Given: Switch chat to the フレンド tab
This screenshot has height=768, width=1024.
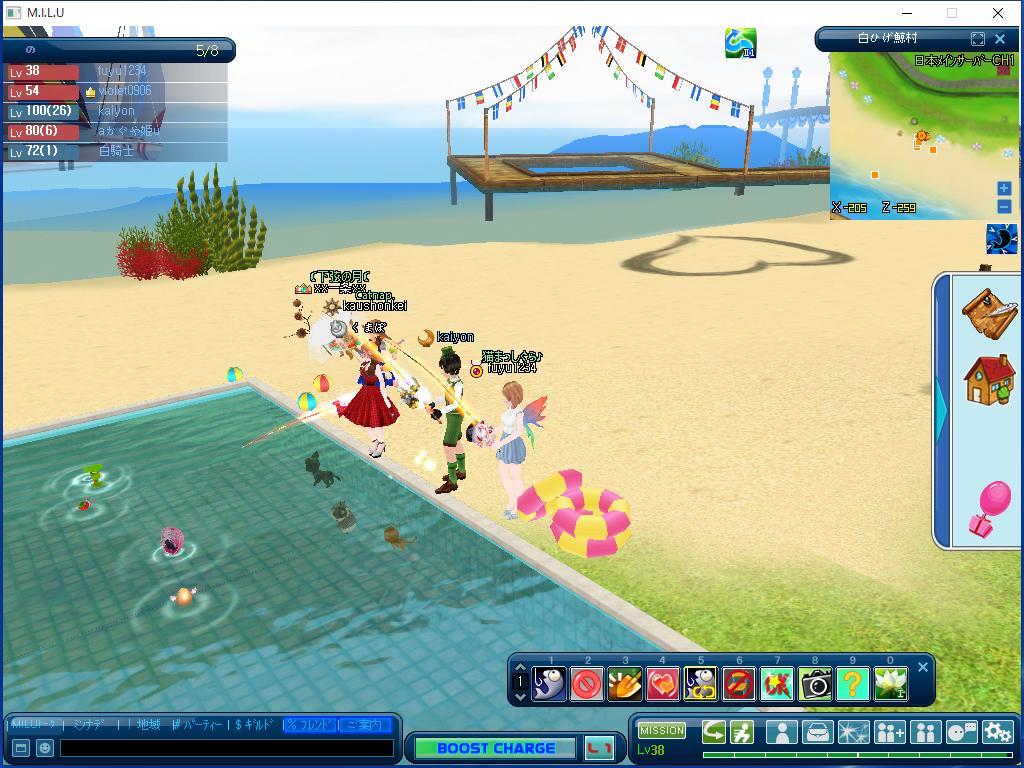Looking at the screenshot, I should tap(310, 725).
